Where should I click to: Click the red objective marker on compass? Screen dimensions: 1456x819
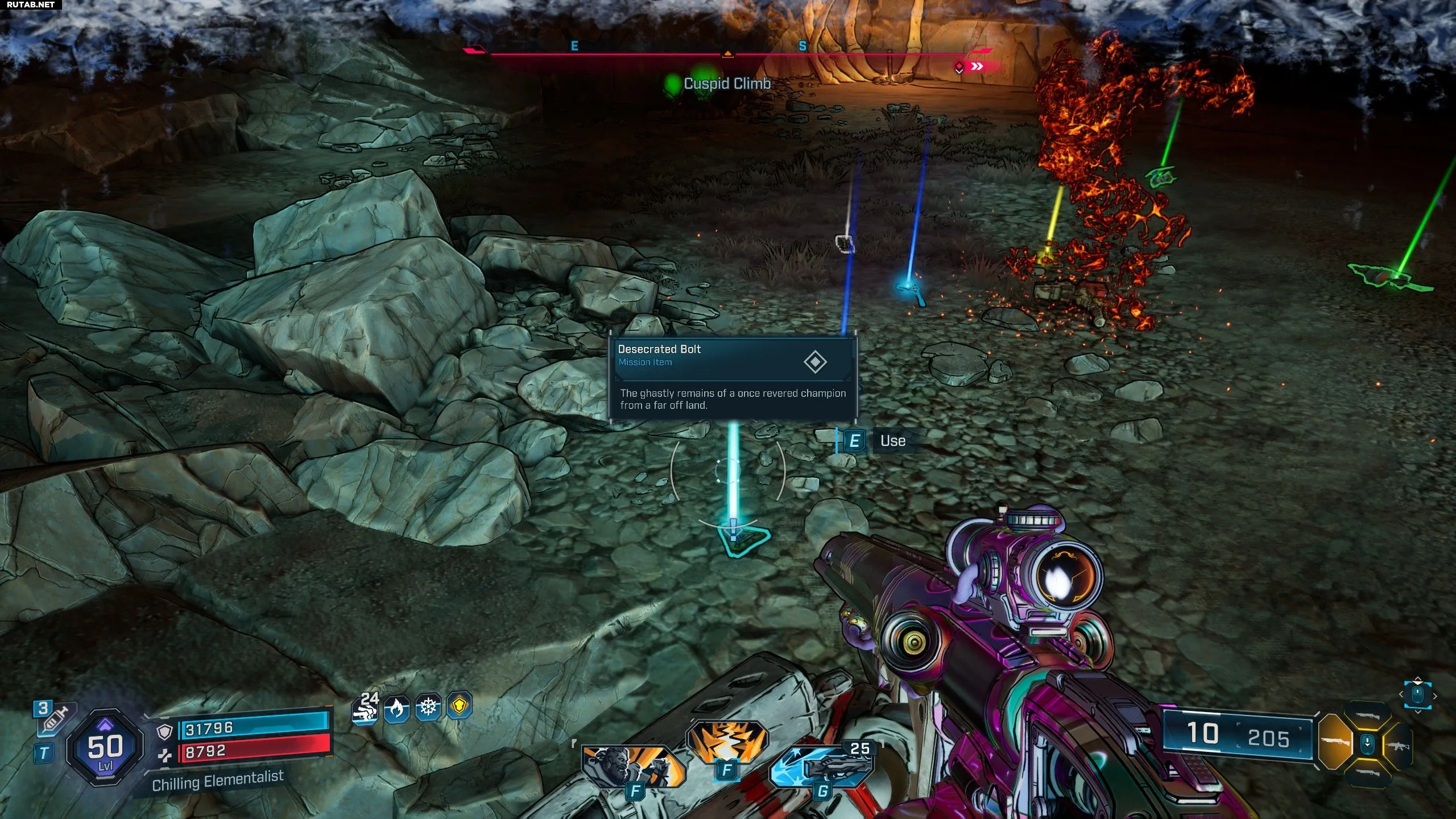(959, 67)
